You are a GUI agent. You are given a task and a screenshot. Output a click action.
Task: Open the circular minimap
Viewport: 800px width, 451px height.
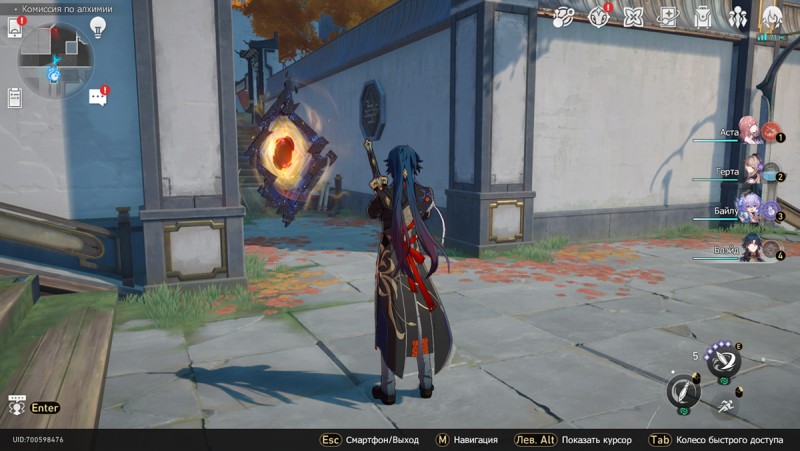(x=55, y=60)
